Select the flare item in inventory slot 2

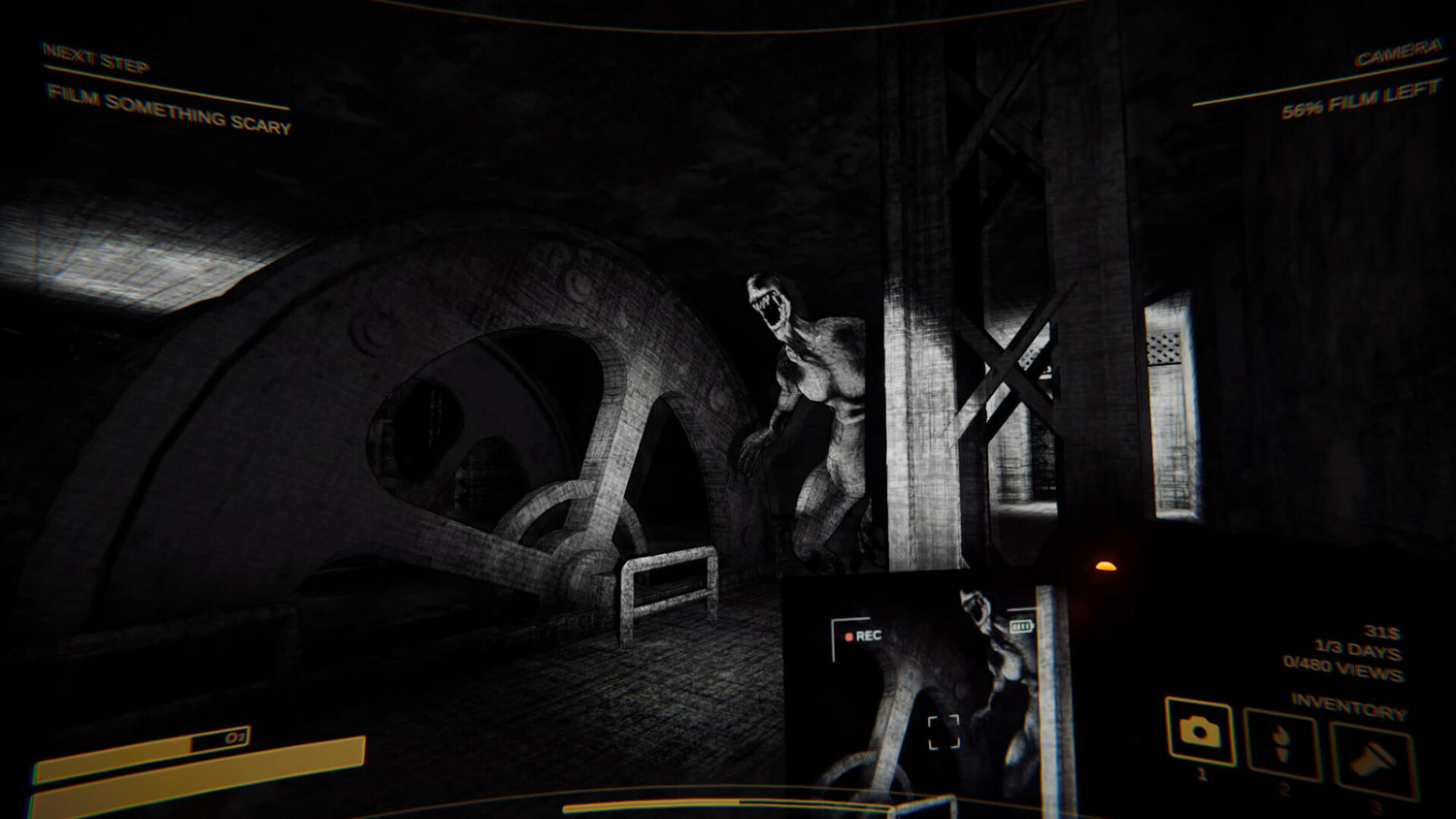(1283, 742)
